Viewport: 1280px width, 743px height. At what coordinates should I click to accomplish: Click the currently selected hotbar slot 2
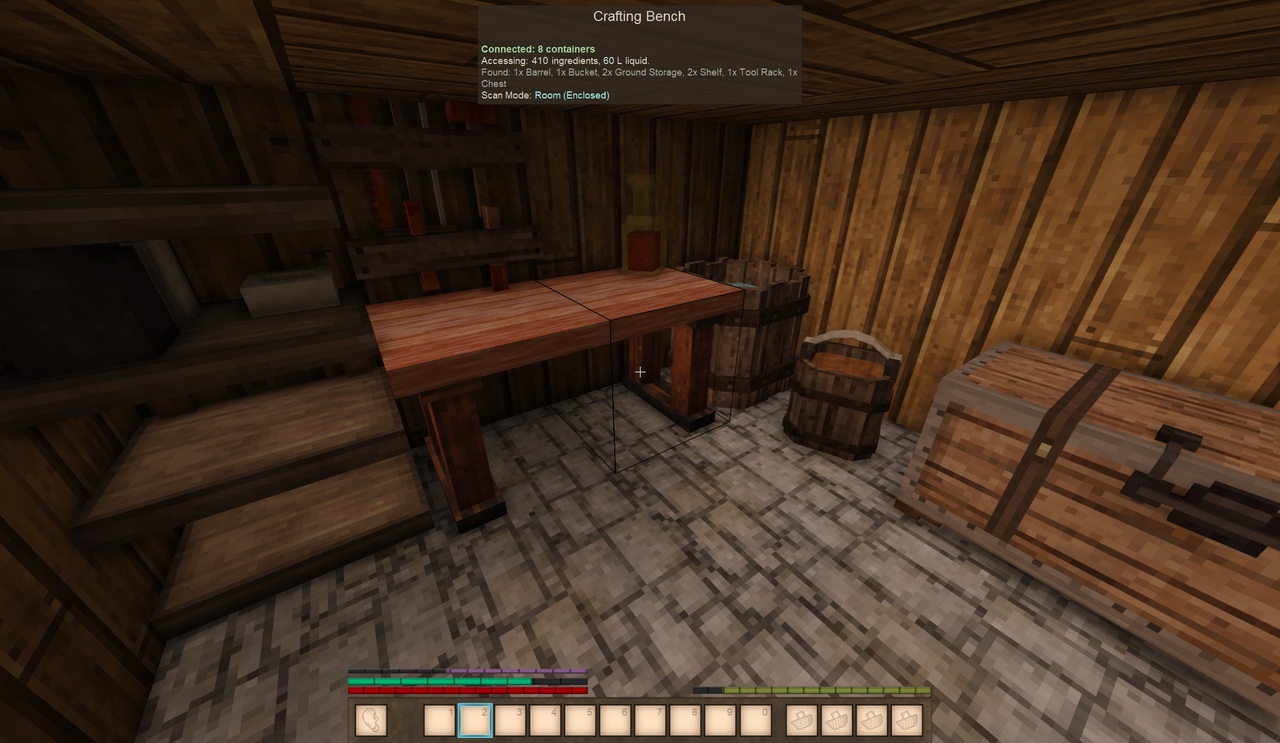pos(475,721)
